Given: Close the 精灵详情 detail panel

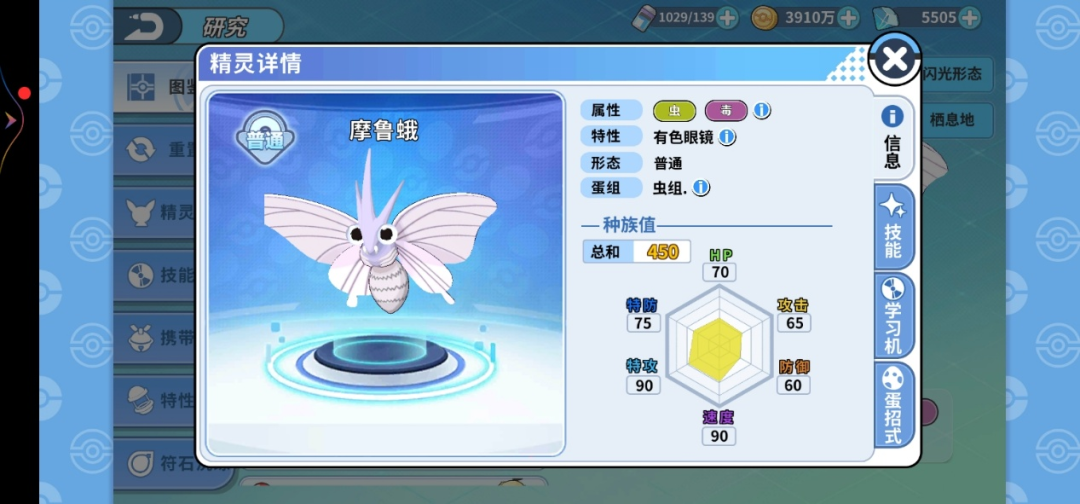Looking at the screenshot, I should [894, 59].
